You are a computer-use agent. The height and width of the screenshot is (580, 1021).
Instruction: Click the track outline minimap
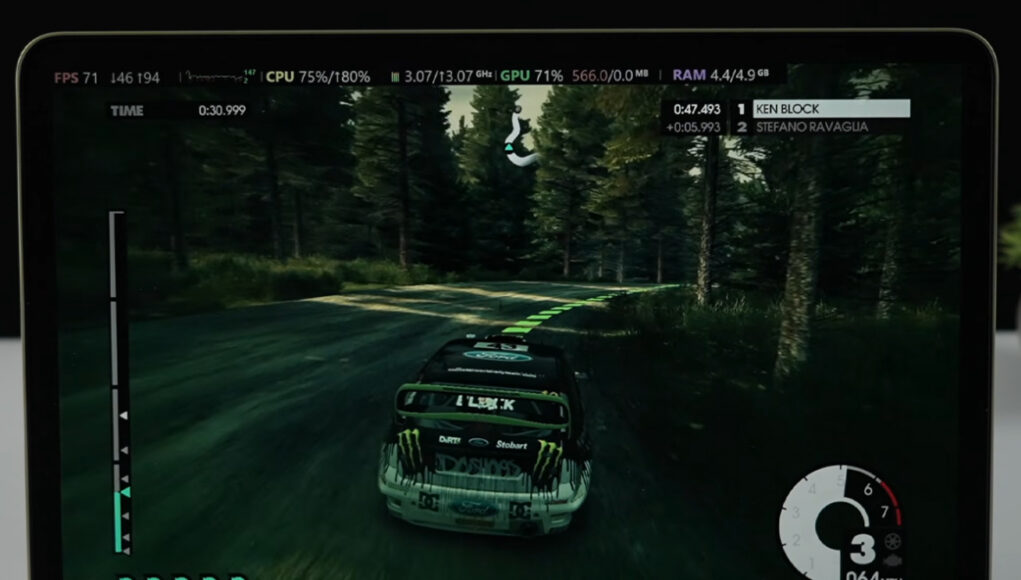coord(519,141)
